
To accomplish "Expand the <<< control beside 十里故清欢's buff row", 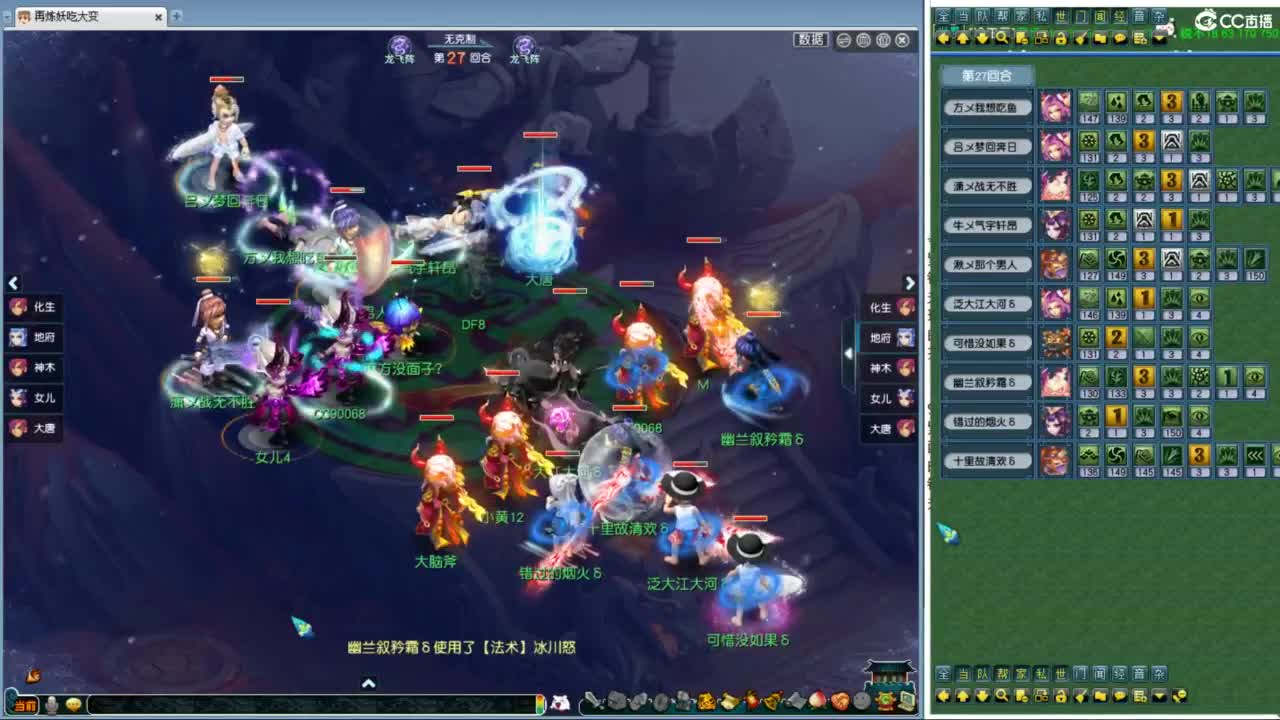I will (1255, 455).
